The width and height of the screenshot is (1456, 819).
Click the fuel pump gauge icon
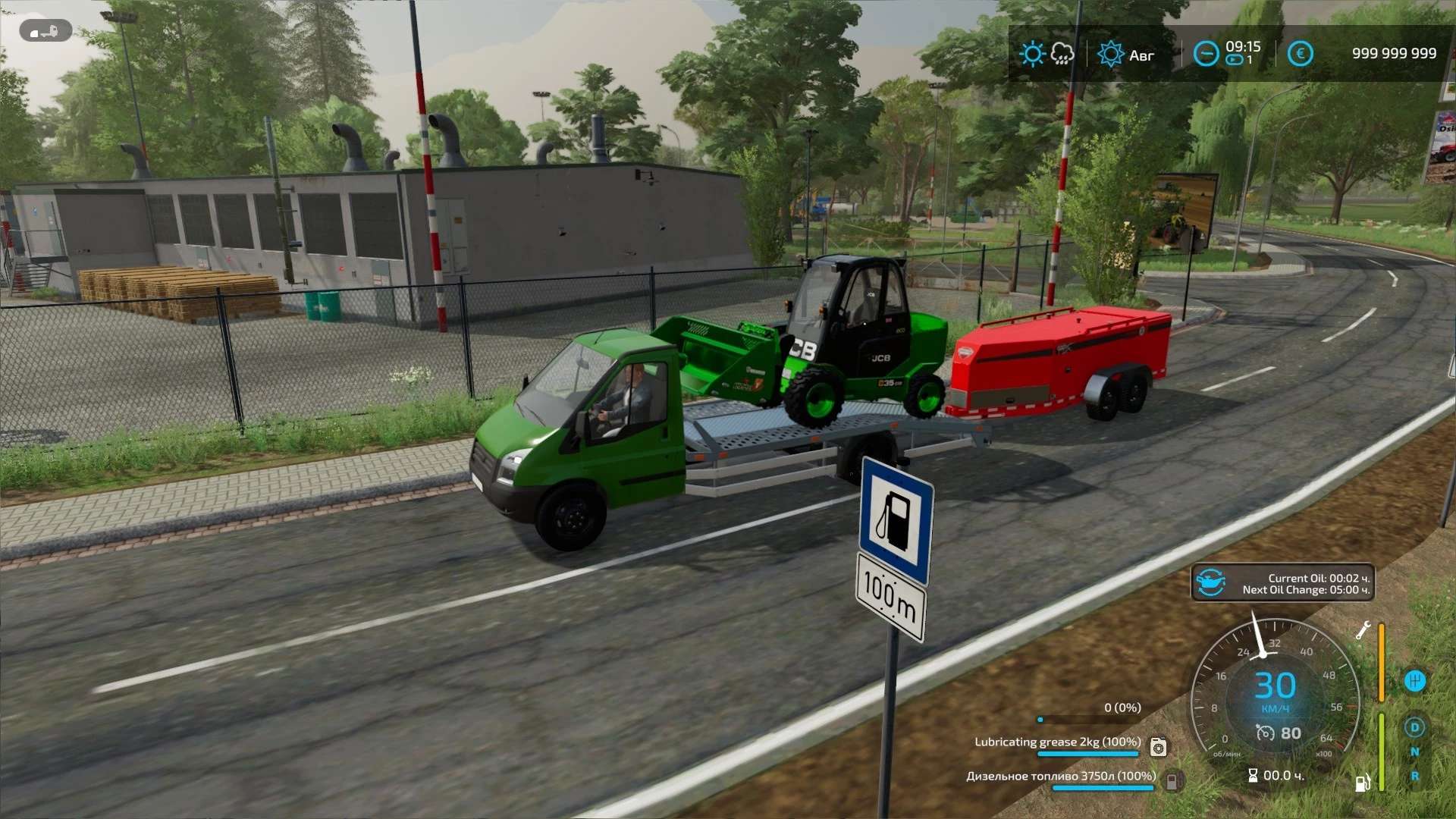coord(1363,782)
